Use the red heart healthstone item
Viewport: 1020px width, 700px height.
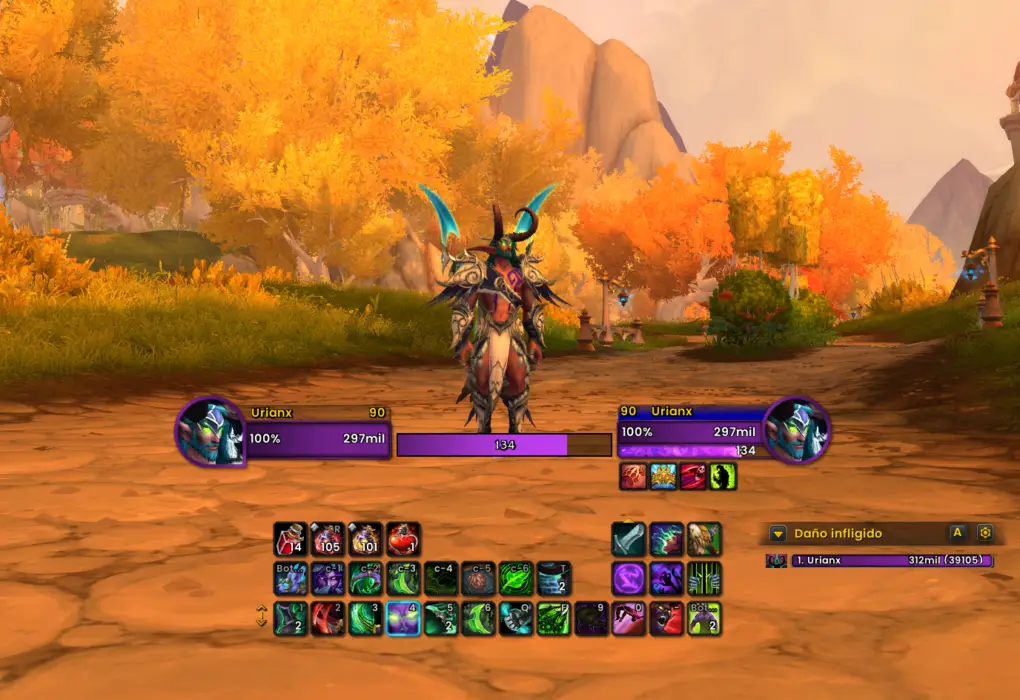[403, 540]
